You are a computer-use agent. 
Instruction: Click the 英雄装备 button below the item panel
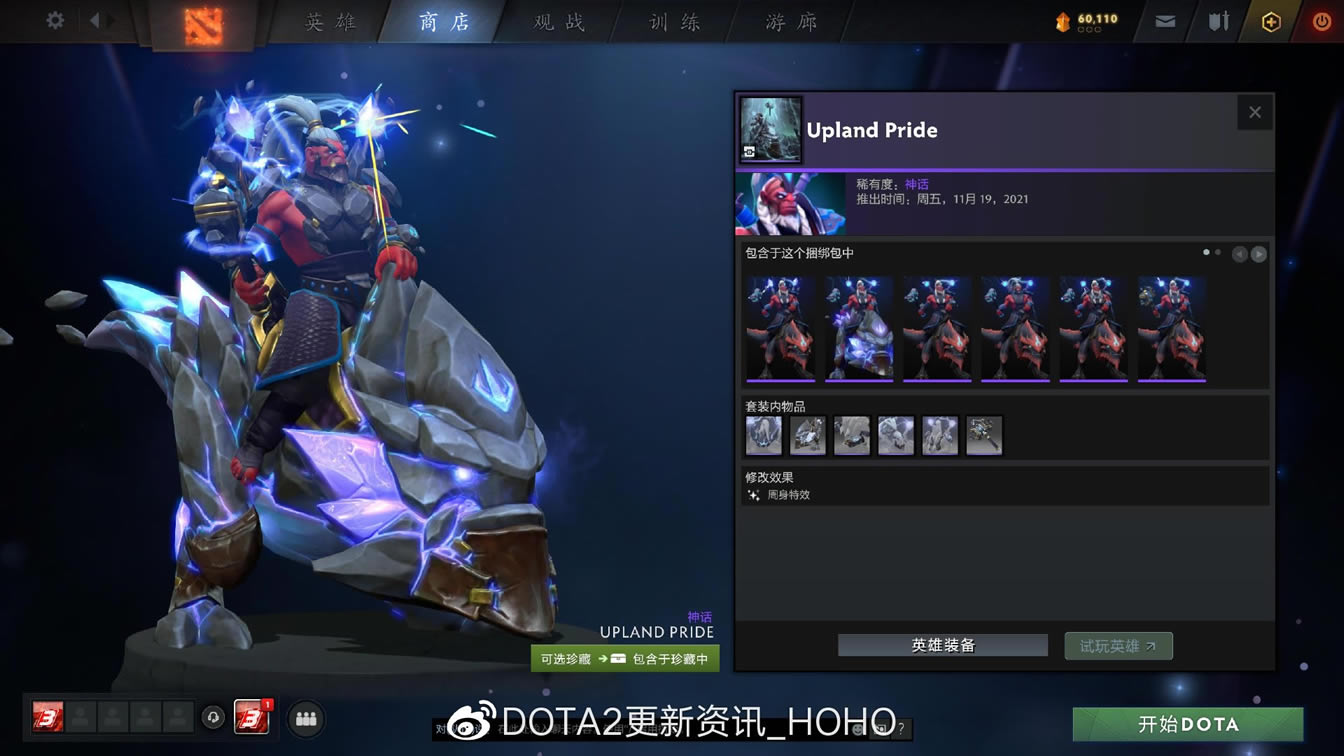coord(941,645)
